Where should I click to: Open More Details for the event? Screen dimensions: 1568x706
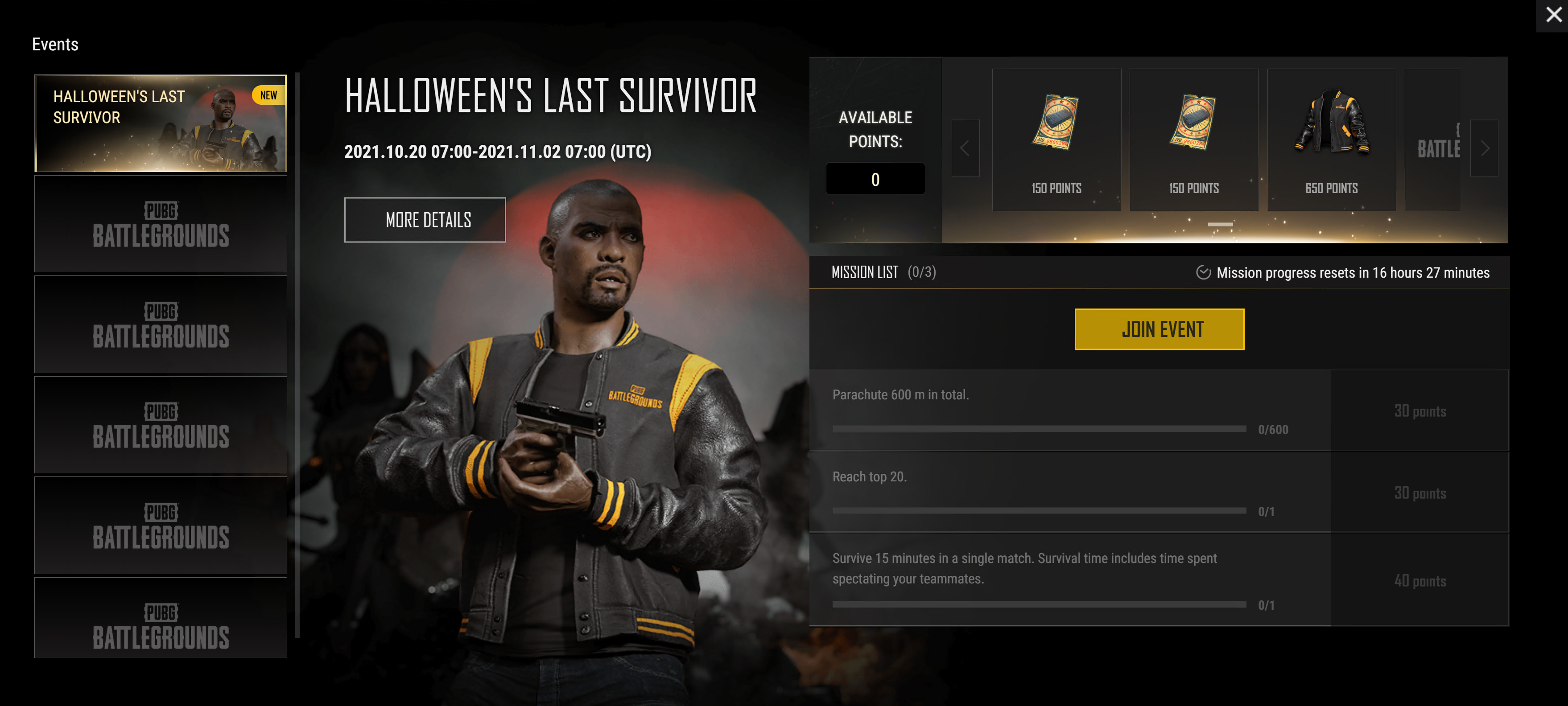(x=424, y=220)
